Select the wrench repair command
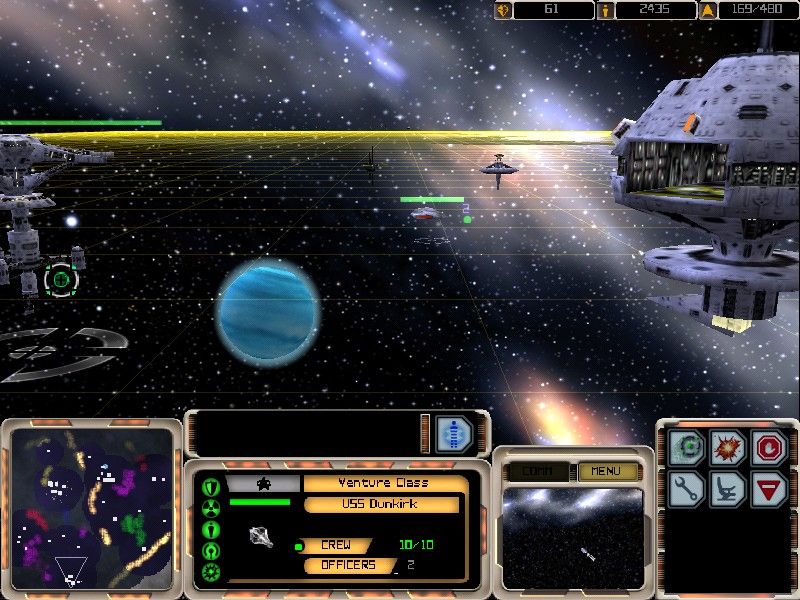Image resolution: width=800 pixels, height=600 pixels. click(x=689, y=489)
